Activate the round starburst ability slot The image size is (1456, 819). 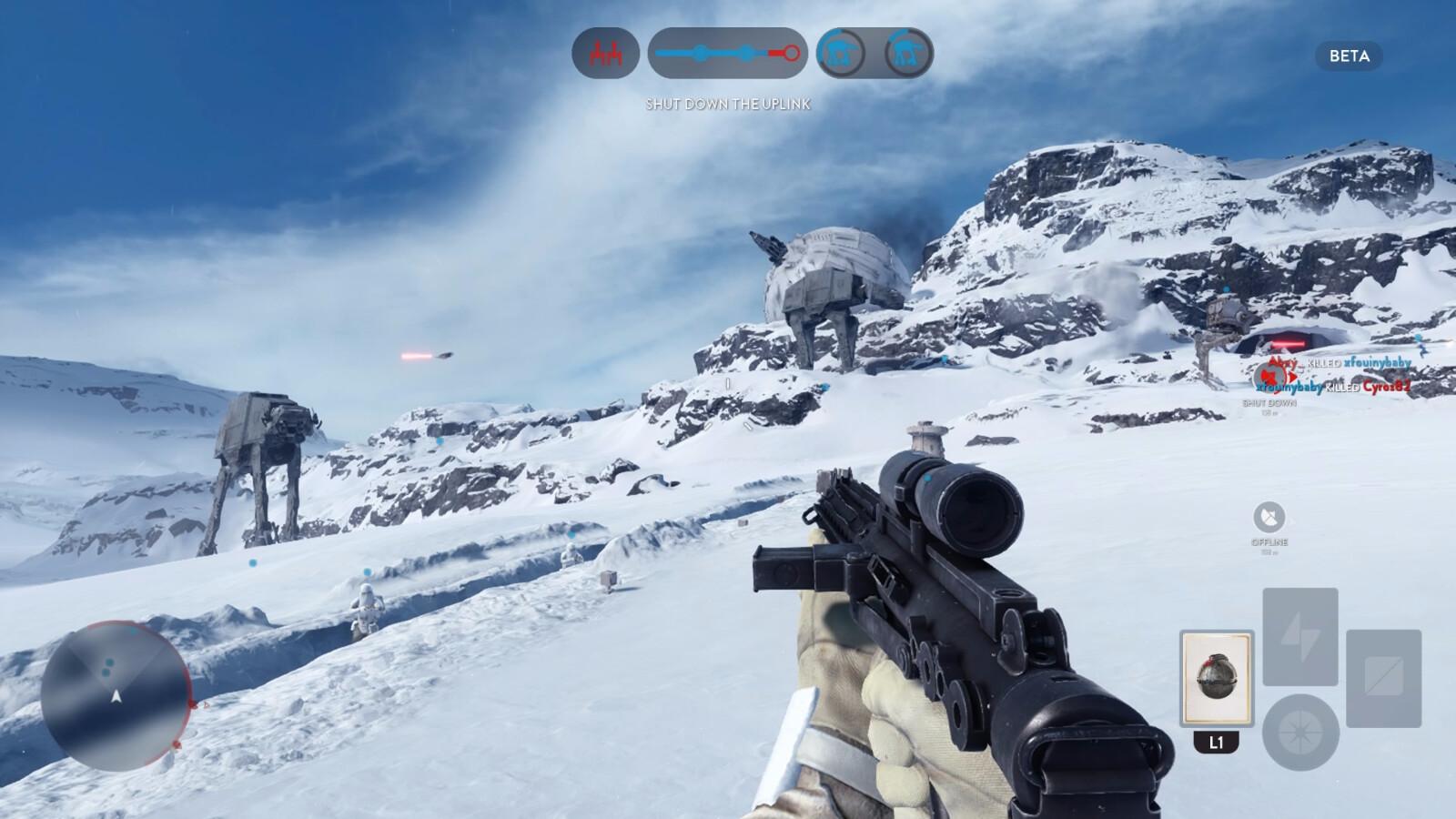[1300, 732]
